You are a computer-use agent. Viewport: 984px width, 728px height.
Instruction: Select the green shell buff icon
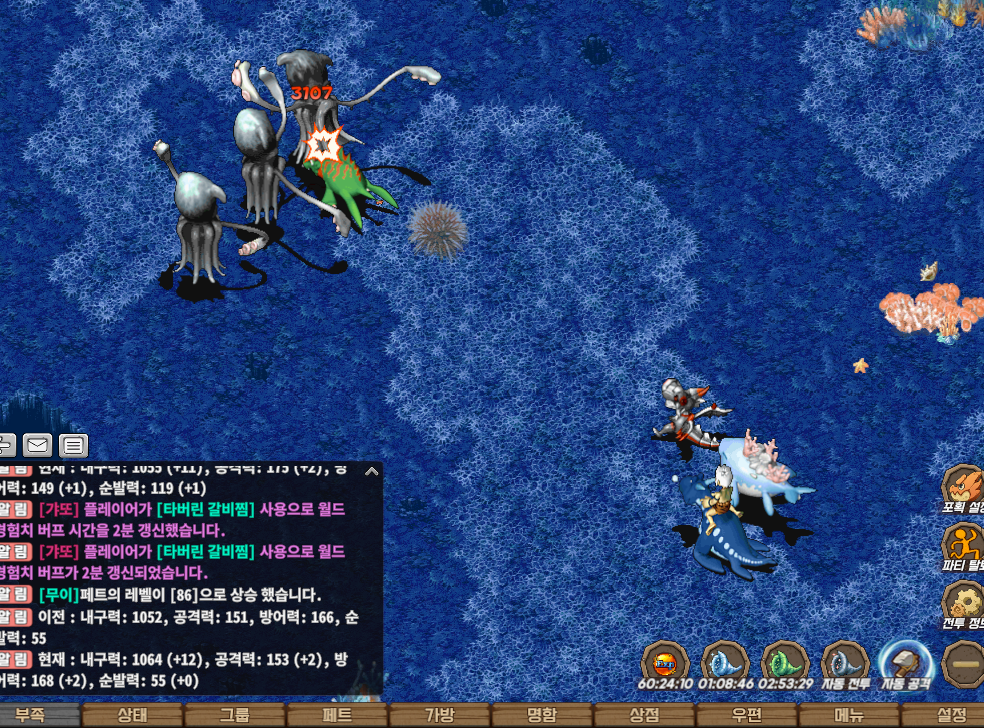click(x=785, y=663)
